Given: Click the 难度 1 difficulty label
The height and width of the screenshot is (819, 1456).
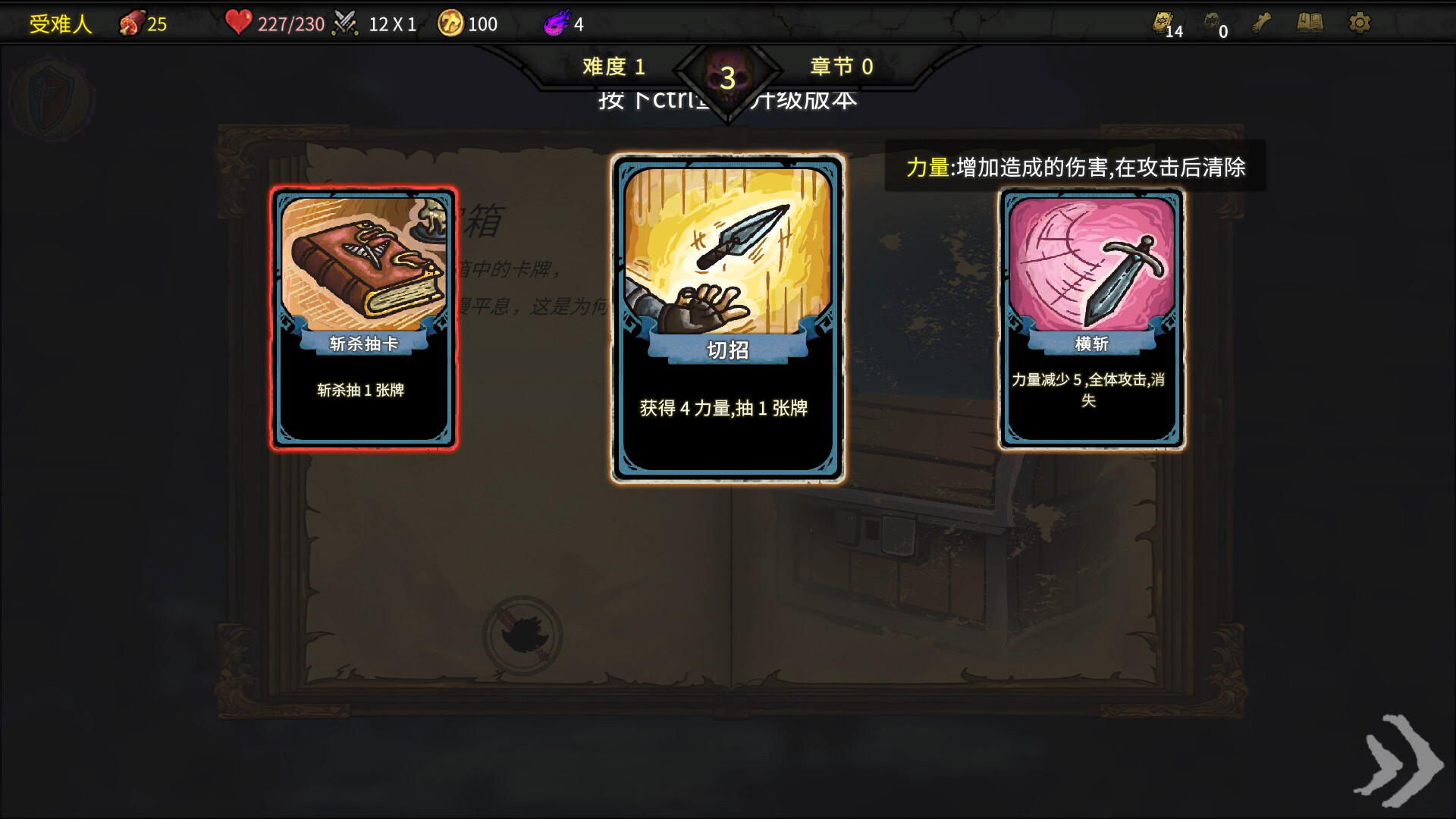Looking at the screenshot, I should 613,67.
